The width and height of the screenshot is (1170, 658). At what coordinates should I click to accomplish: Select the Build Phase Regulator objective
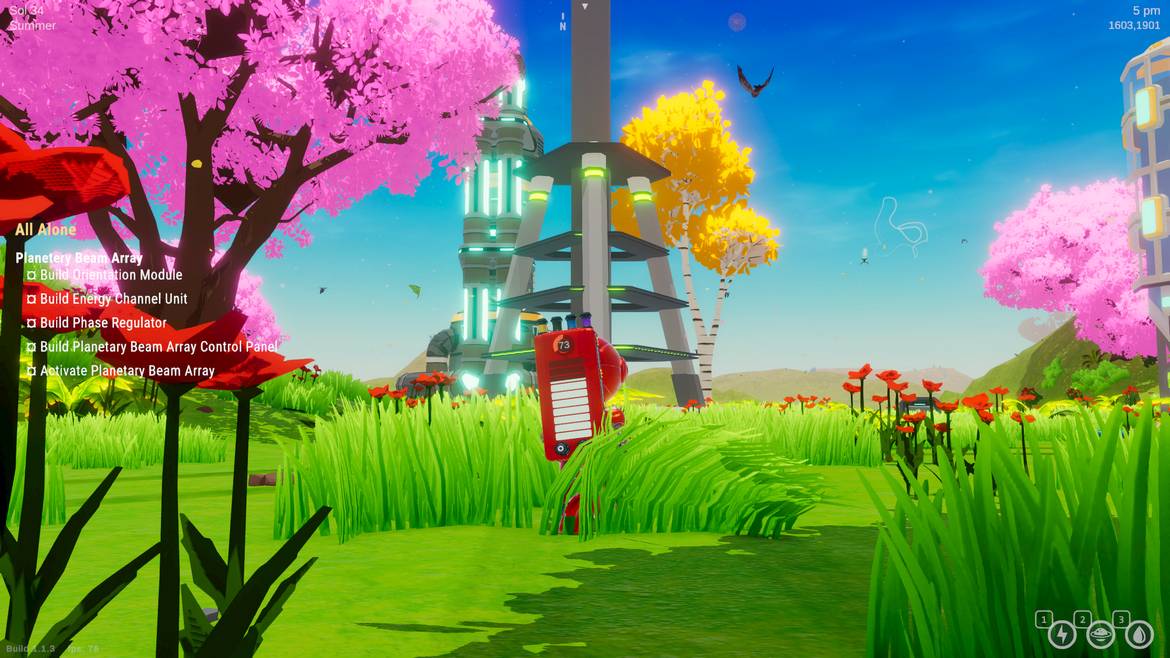click(x=103, y=323)
